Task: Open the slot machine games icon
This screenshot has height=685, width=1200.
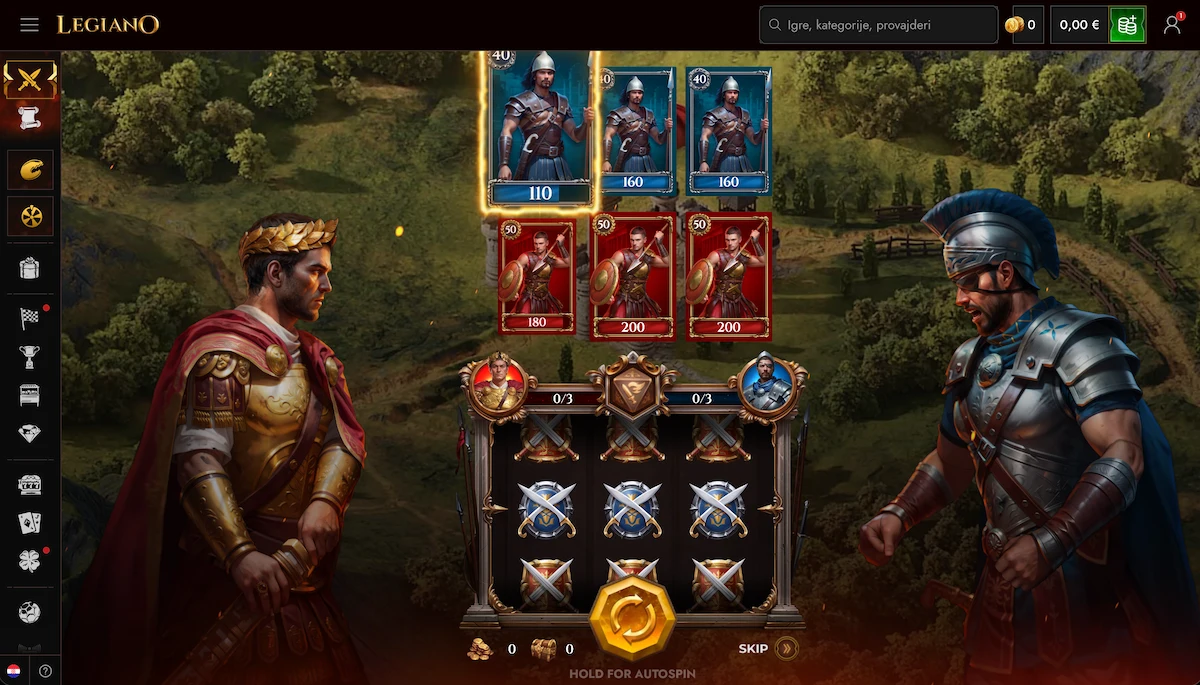Action: [x=30, y=485]
